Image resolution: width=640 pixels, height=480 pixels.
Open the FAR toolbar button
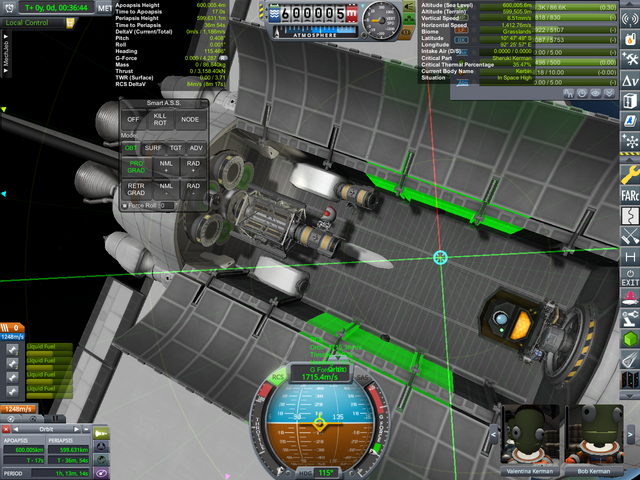coord(629,193)
